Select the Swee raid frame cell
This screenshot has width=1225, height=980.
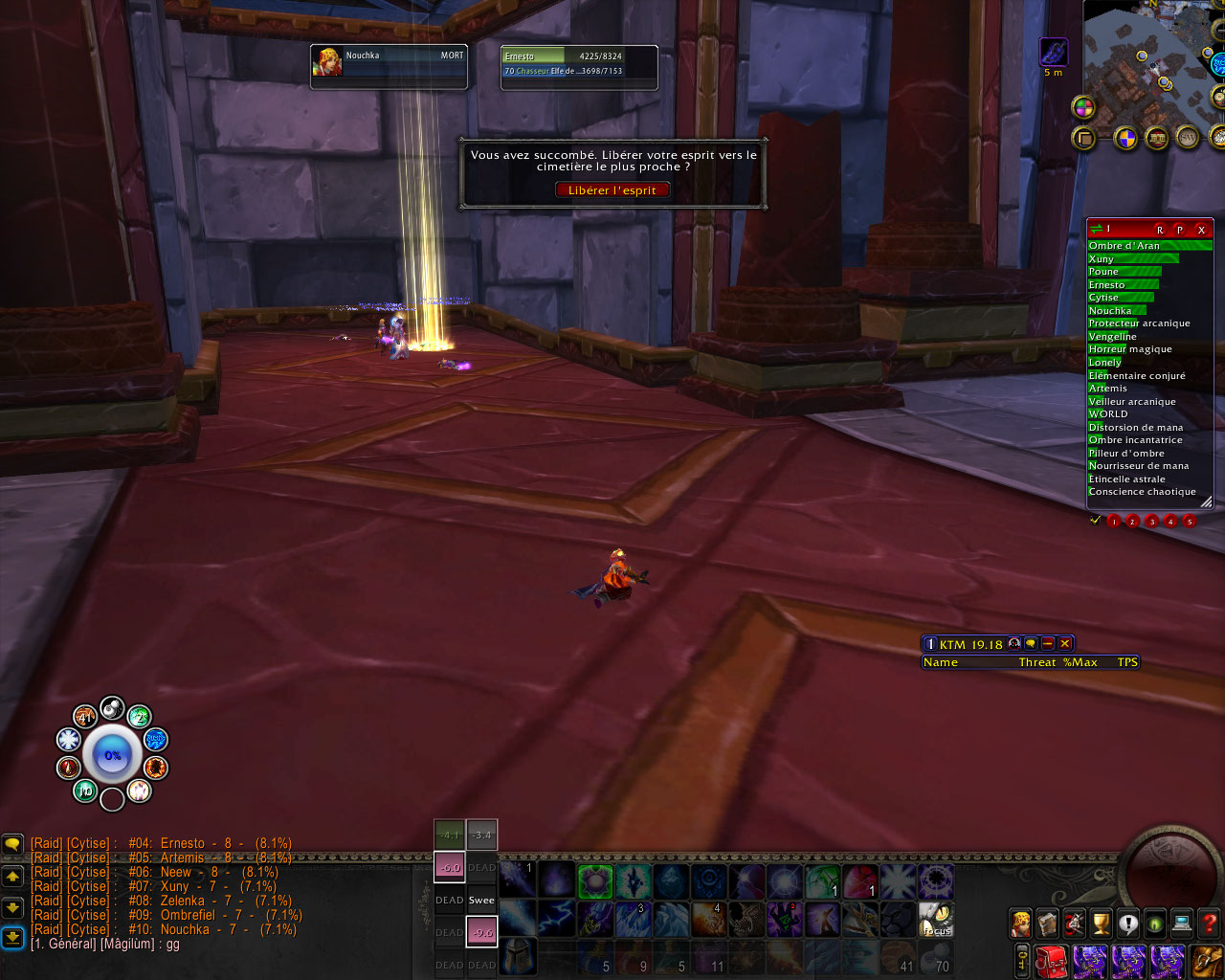coord(481,901)
